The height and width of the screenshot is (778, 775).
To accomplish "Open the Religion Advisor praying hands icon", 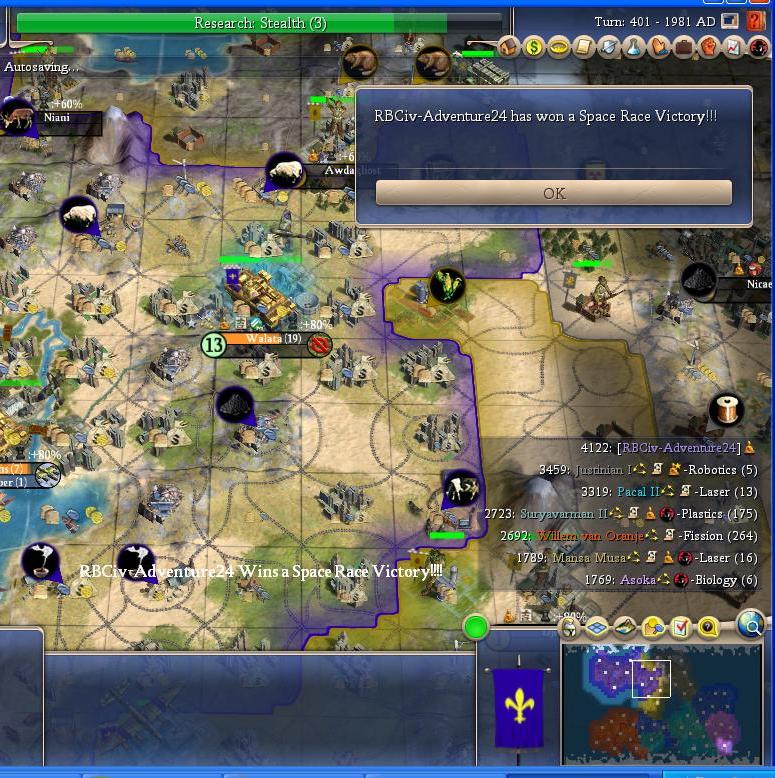I will pos(659,47).
